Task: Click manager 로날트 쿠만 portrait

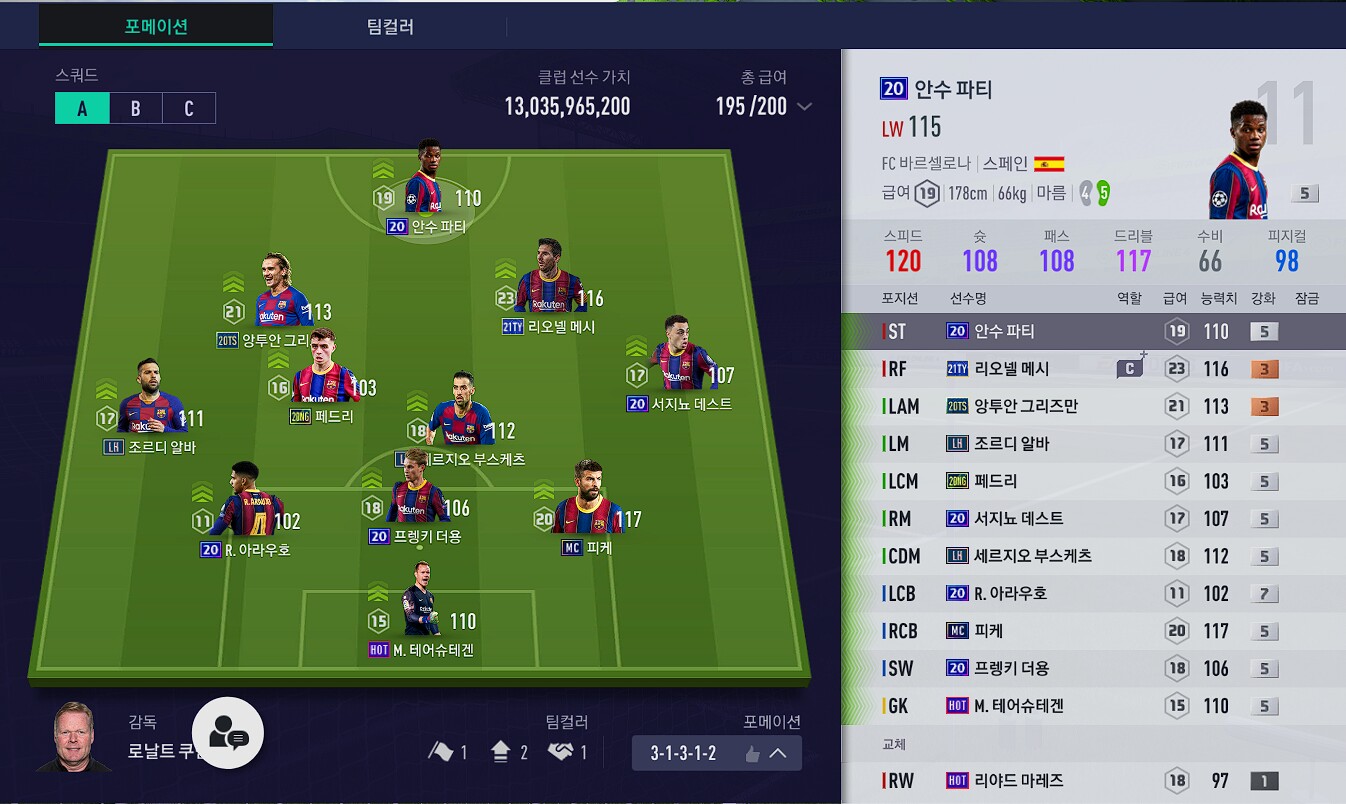Action: click(73, 740)
